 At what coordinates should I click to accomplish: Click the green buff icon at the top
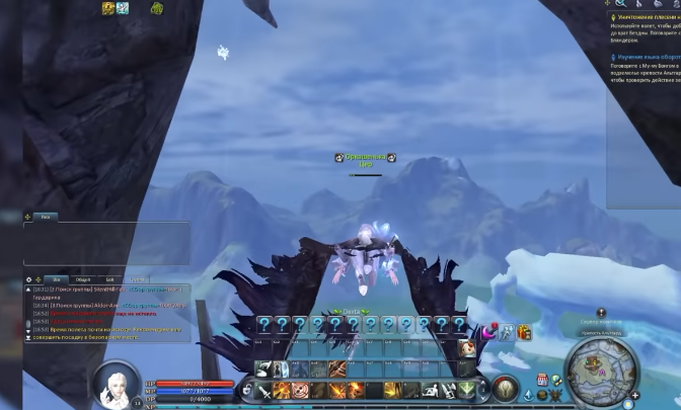[x=157, y=8]
